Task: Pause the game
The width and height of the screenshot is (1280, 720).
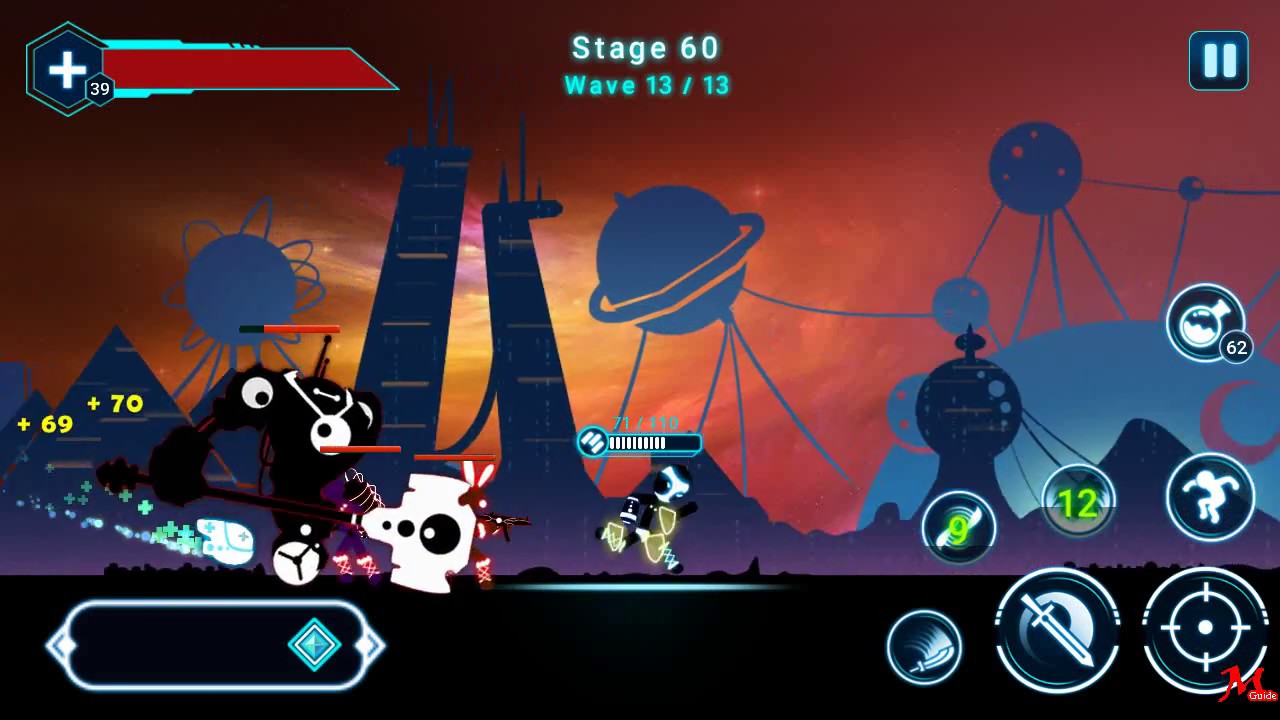Action: tap(1218, 61)
